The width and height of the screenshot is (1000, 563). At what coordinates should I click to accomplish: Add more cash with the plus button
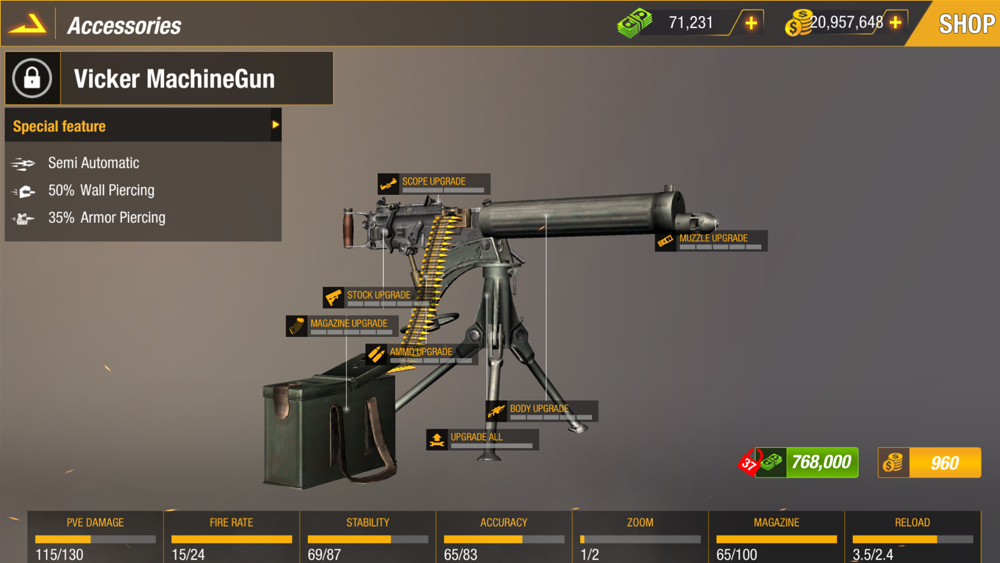click(x=751, y=23)
